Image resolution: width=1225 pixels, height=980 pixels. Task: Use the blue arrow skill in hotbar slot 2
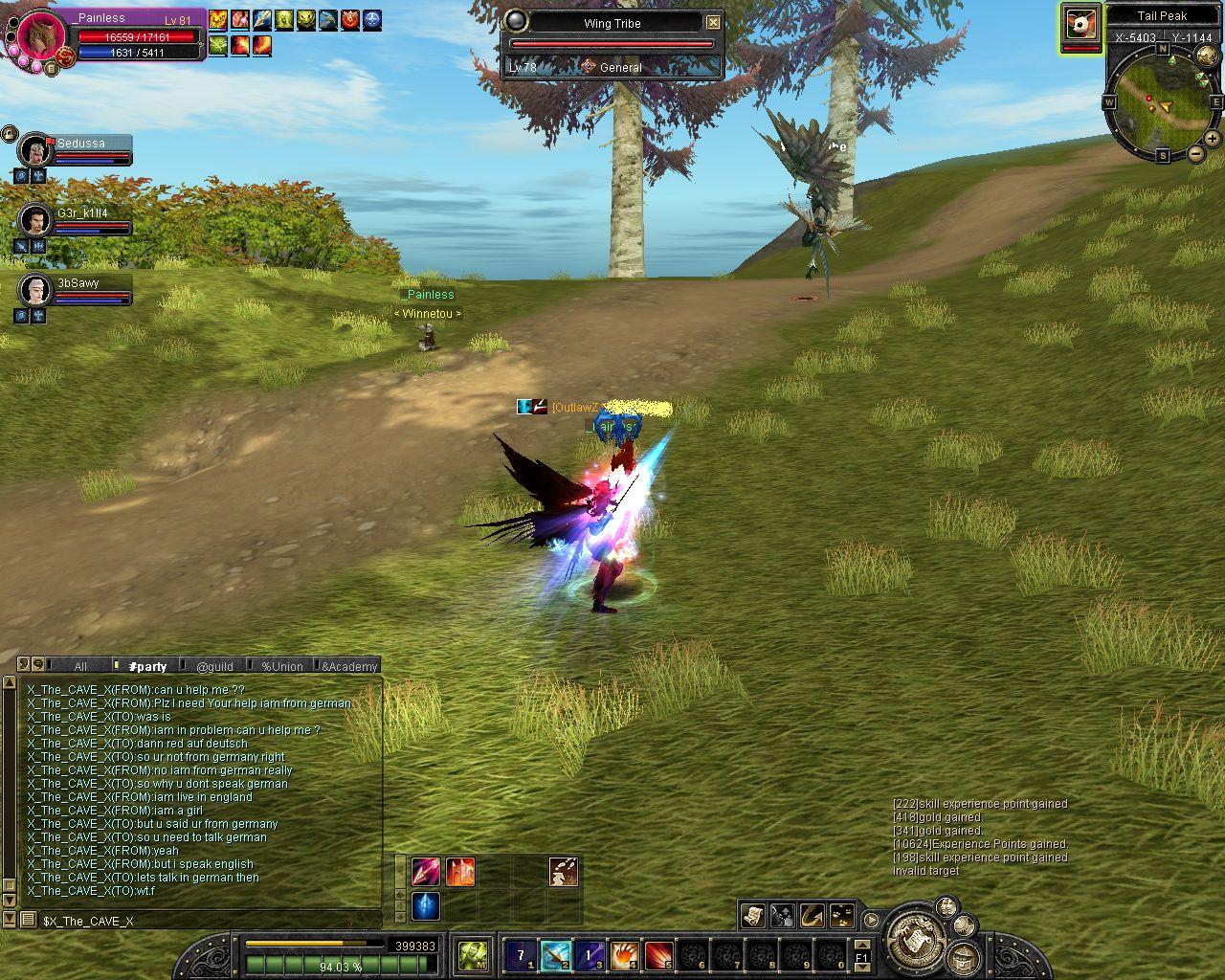tap(556, 954)
